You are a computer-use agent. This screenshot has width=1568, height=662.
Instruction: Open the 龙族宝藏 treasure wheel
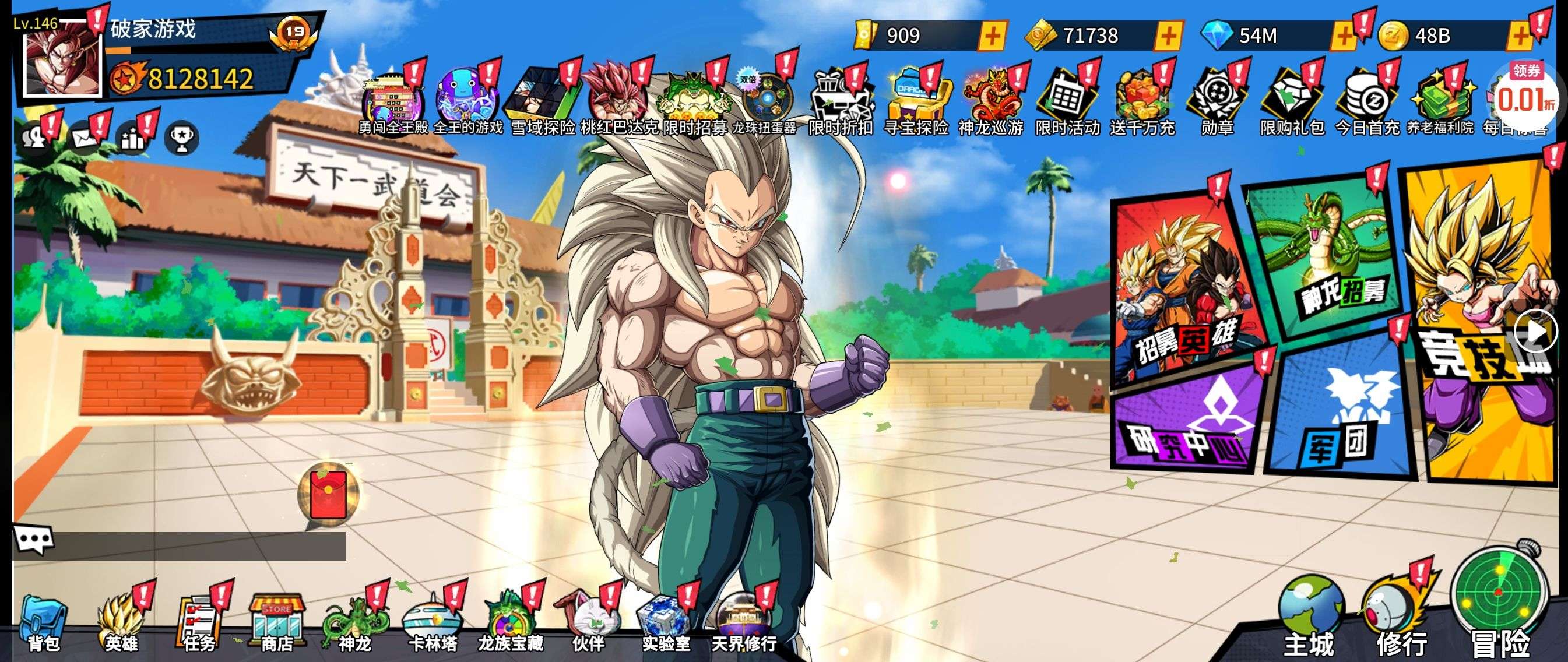point(510,624)
